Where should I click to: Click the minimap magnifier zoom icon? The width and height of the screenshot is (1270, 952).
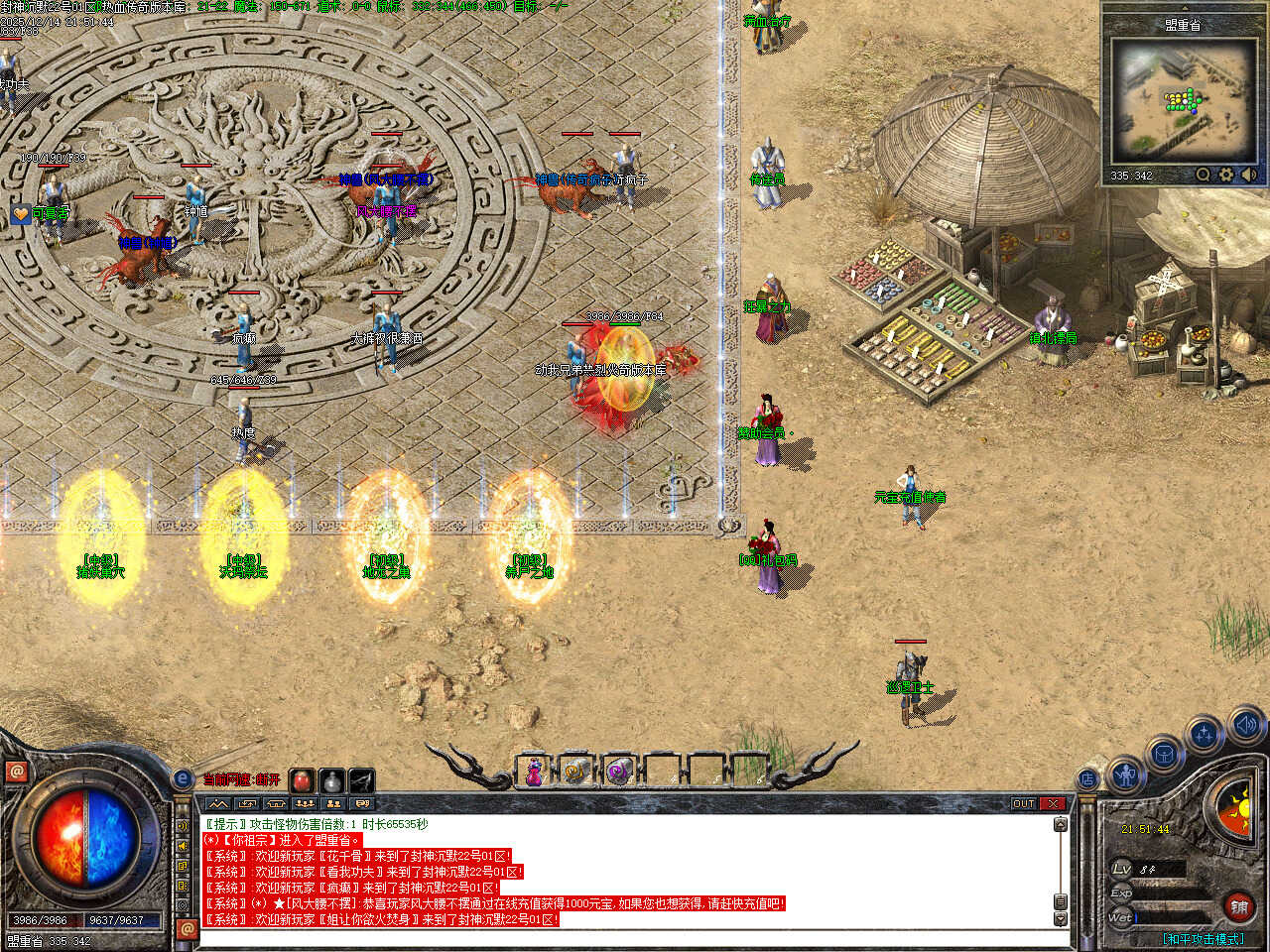coord(1204,175)
